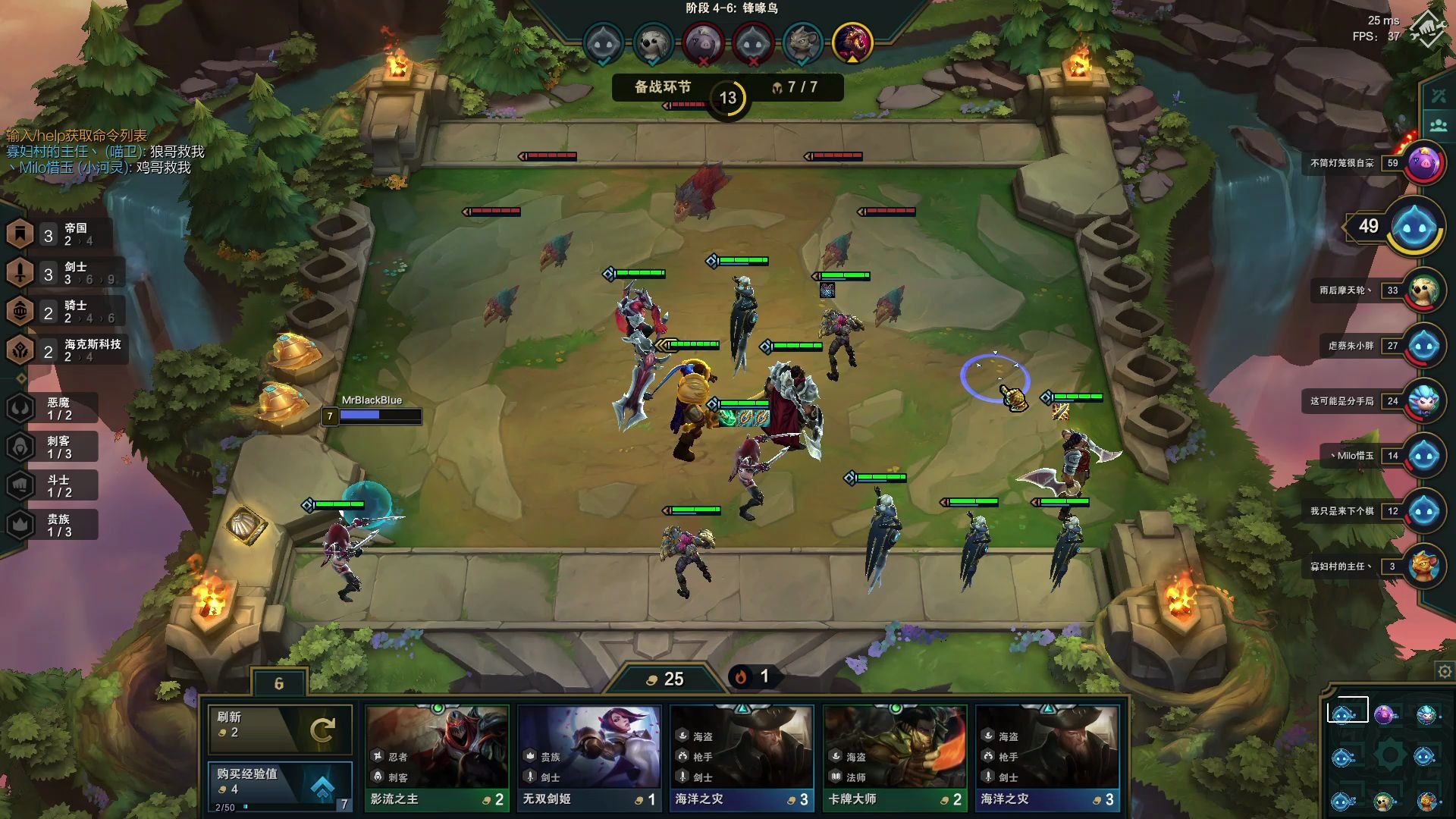Visit 这可能是分手局's board
This screenshot has height=819, width=1456.
tap(1423, 401)
